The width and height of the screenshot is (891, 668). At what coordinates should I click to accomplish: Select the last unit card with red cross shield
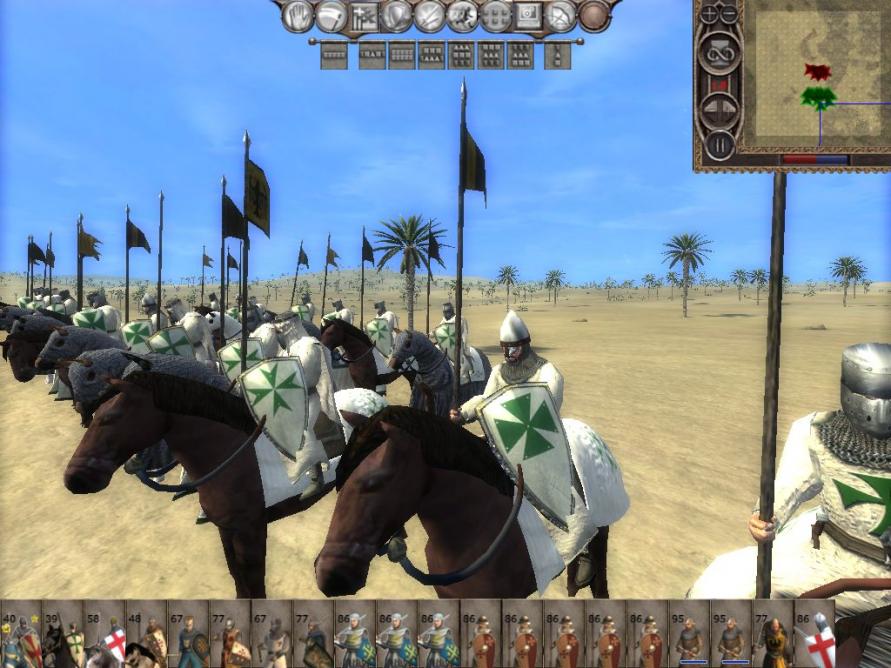coord(815,634)
